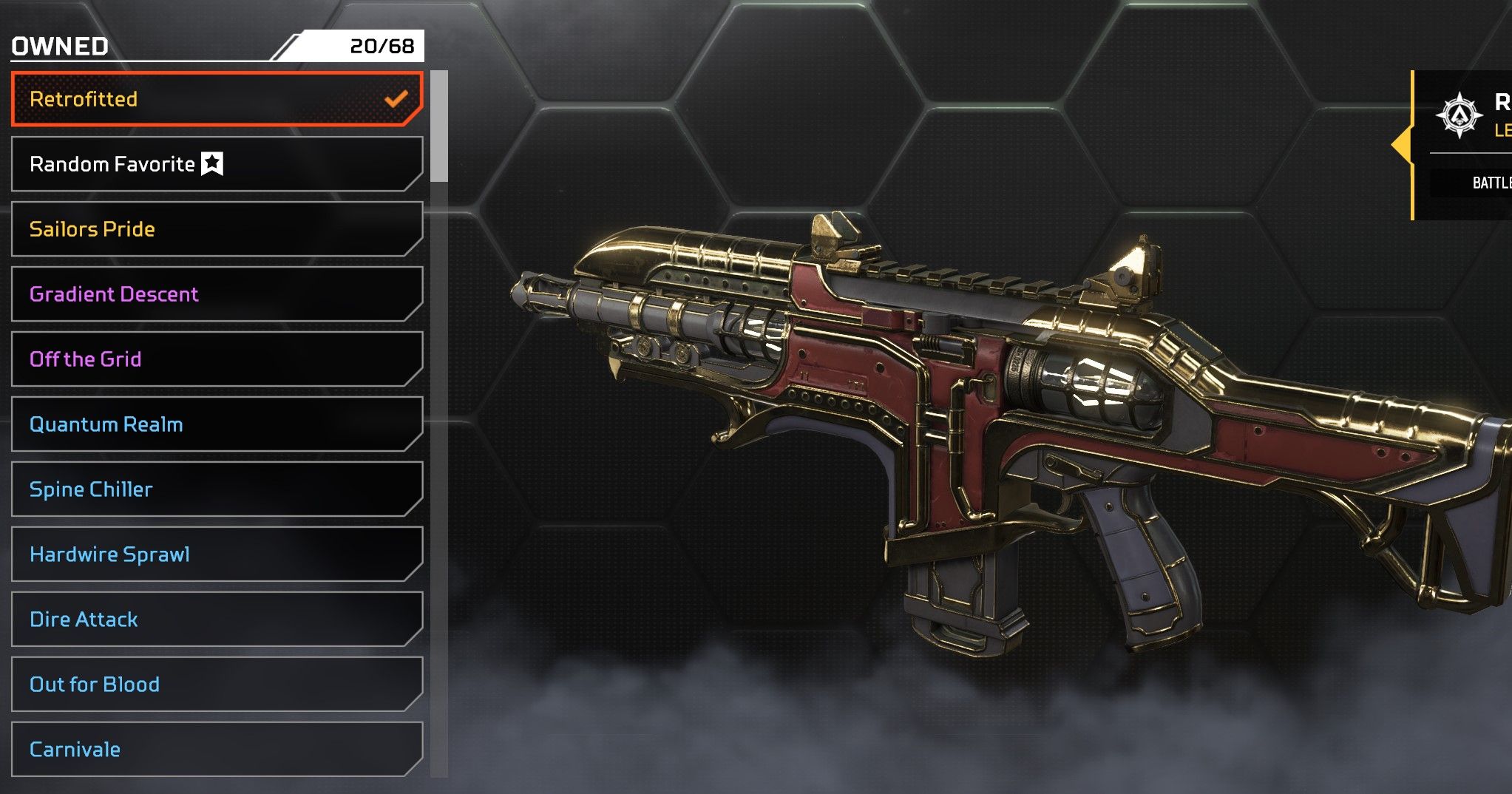
Task: Select the Hardwire Sprawl skin
Action: pos(217,554)
